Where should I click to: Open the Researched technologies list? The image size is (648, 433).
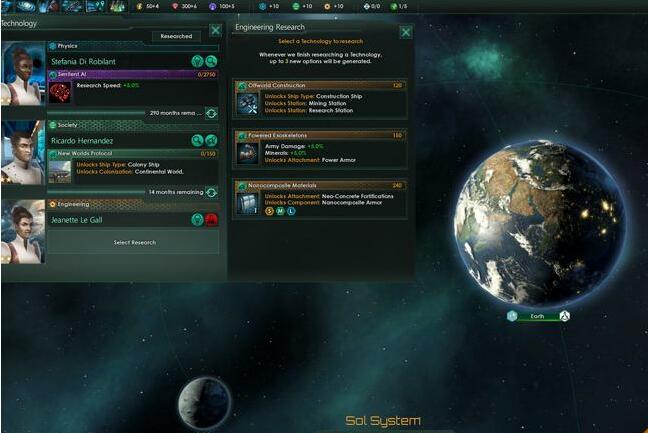point(176,36)
